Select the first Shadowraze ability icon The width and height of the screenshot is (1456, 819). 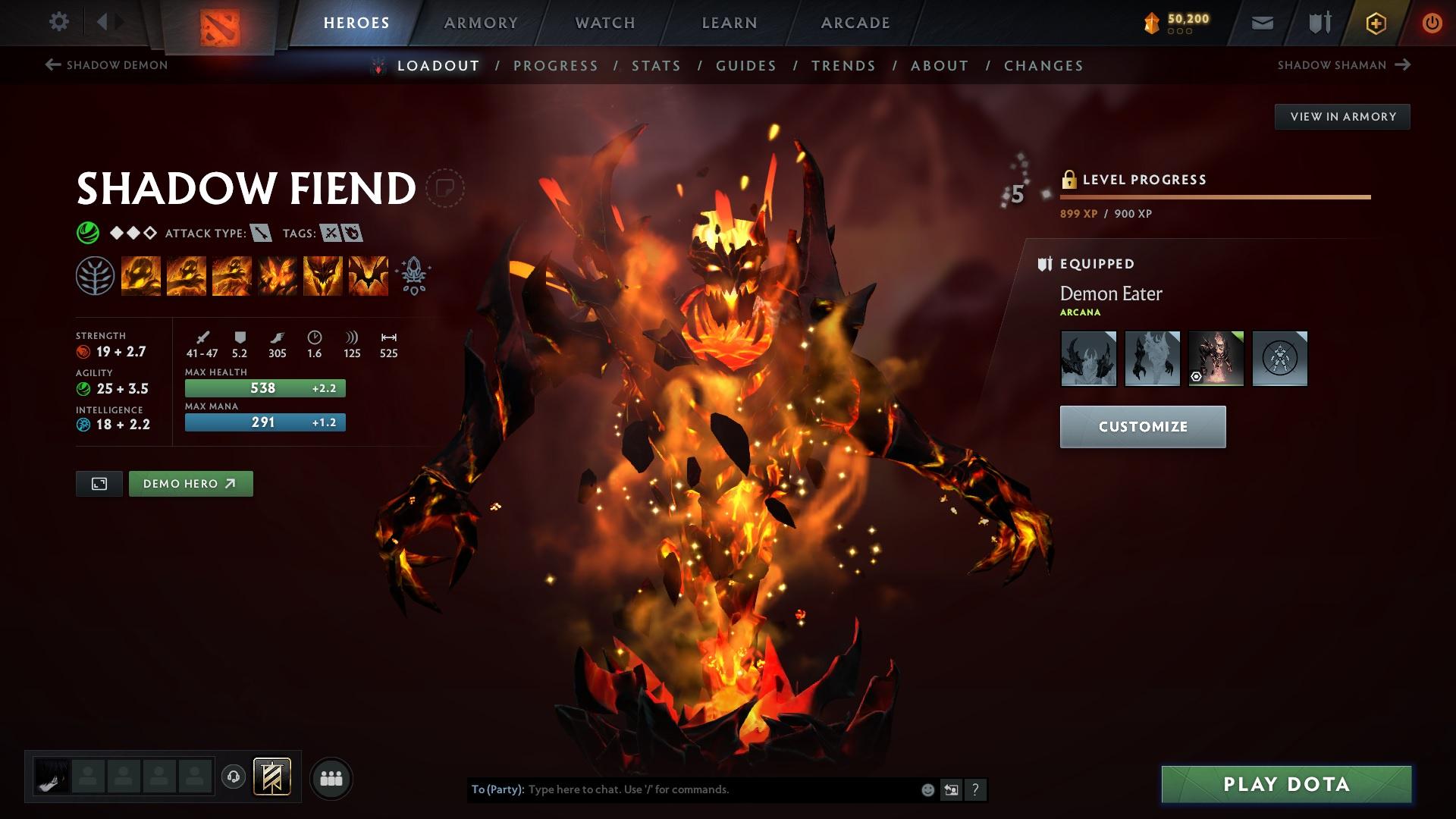(x=142, y=275)
